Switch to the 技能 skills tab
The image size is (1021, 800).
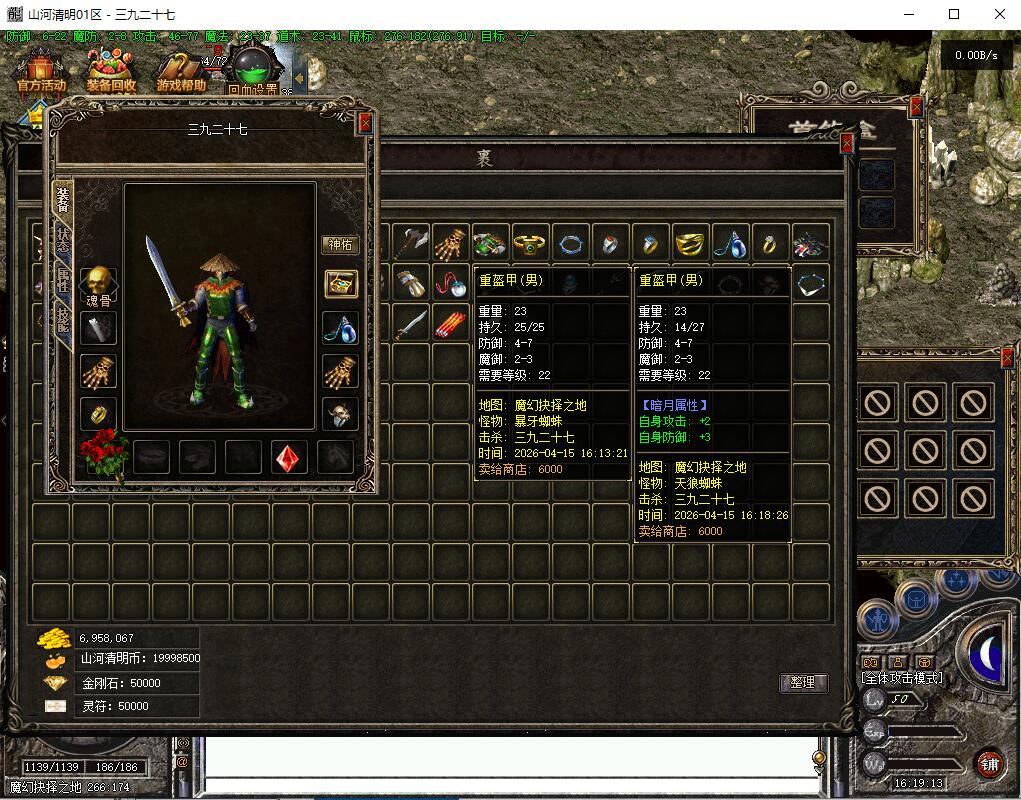[x=62, y=320]
